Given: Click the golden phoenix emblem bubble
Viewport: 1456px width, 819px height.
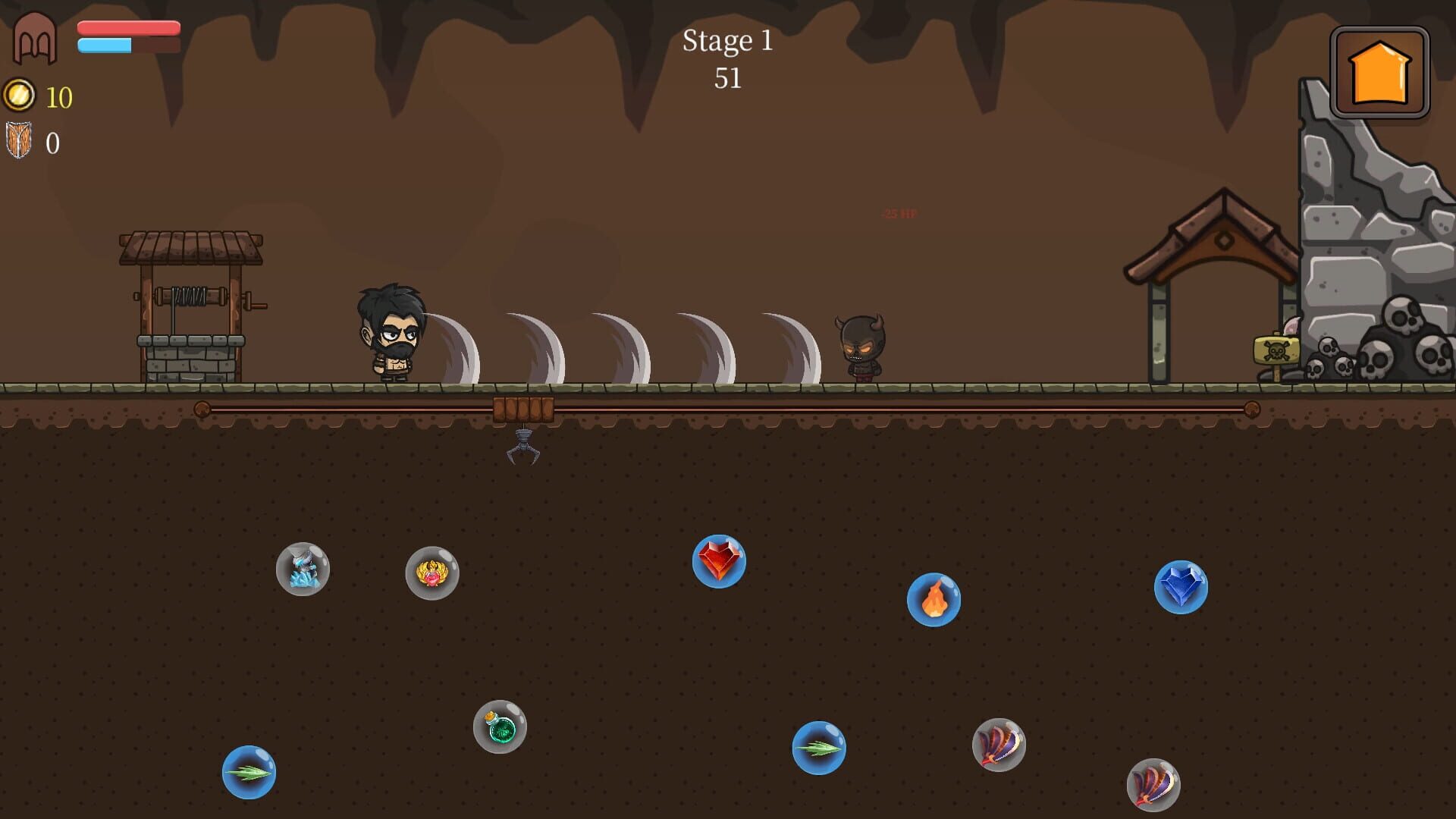Looking at the screenshot, I should [x=432, y=574].
